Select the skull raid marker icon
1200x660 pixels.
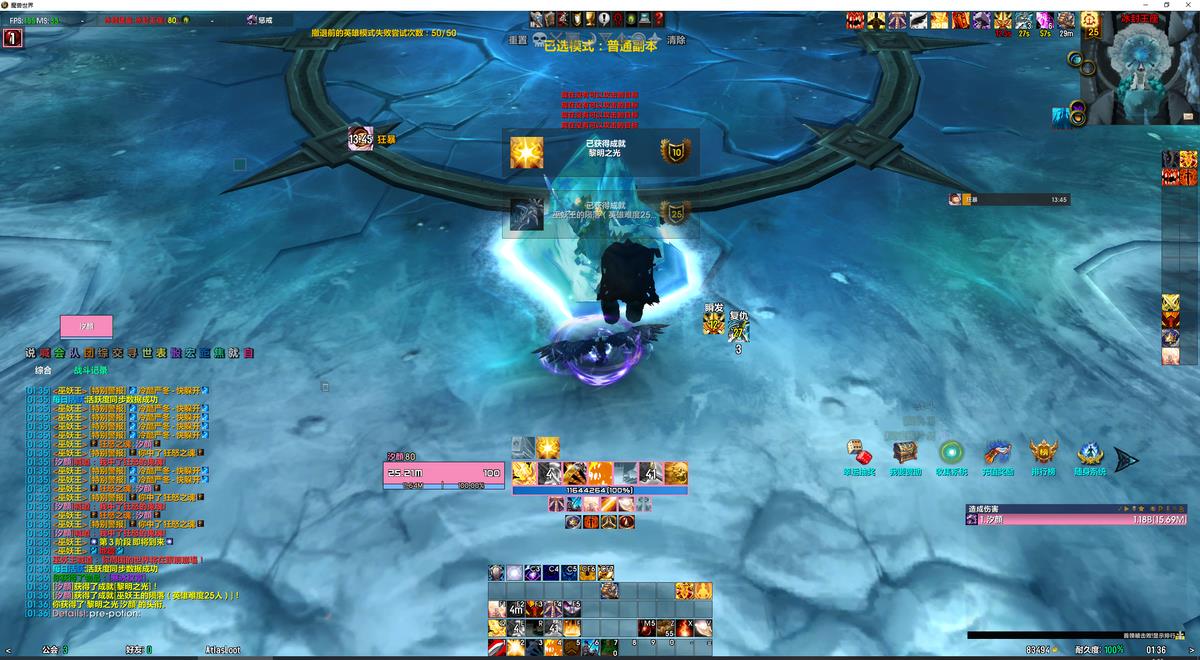[539, 41]
